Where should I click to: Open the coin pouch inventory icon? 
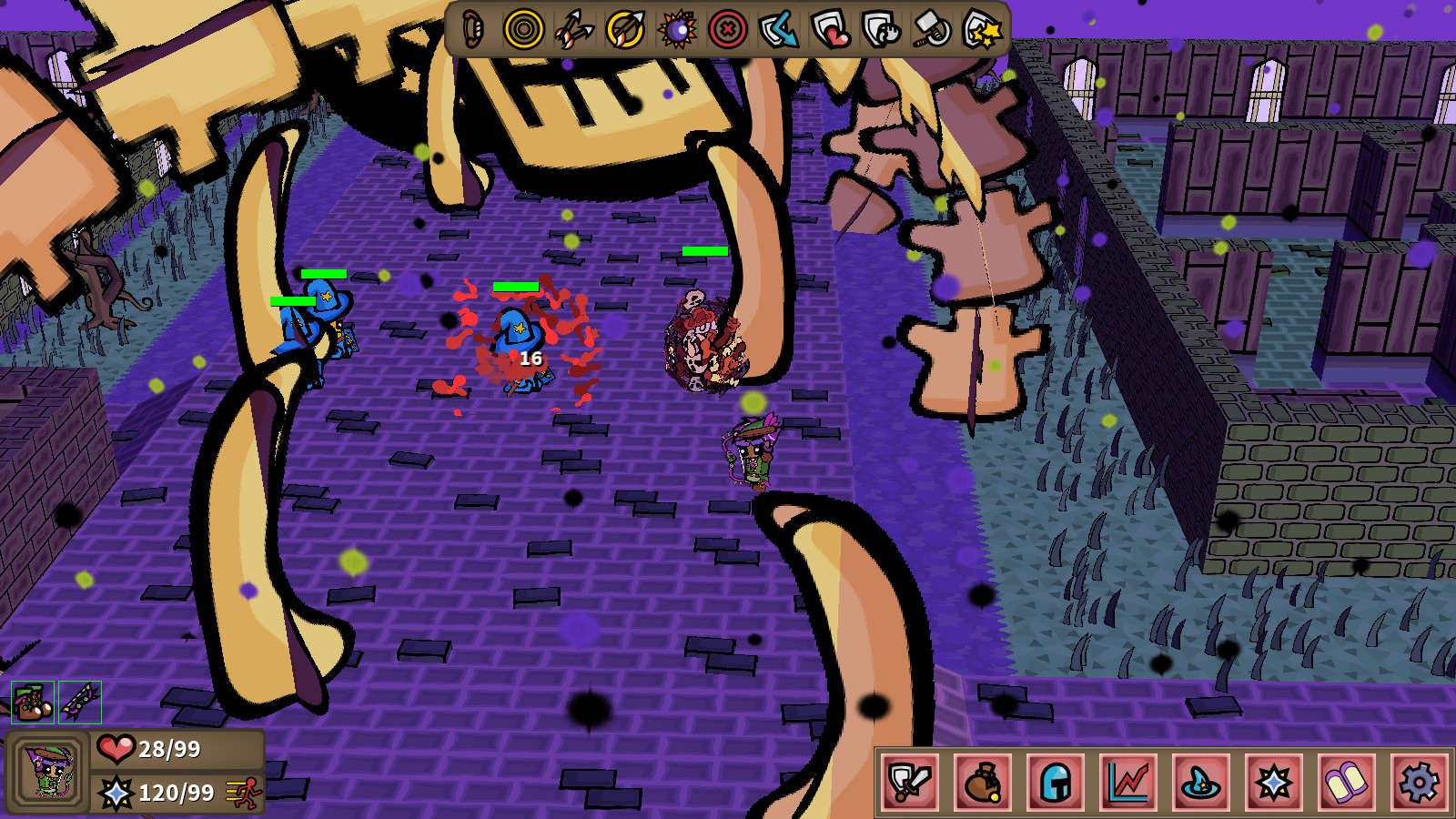981,781
